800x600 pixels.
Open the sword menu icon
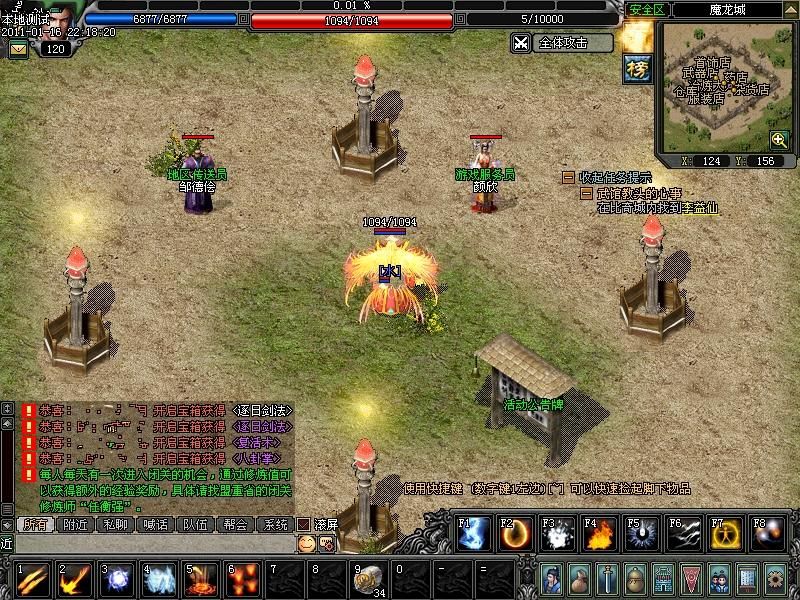pyautogui.click(x=608, y=579)
